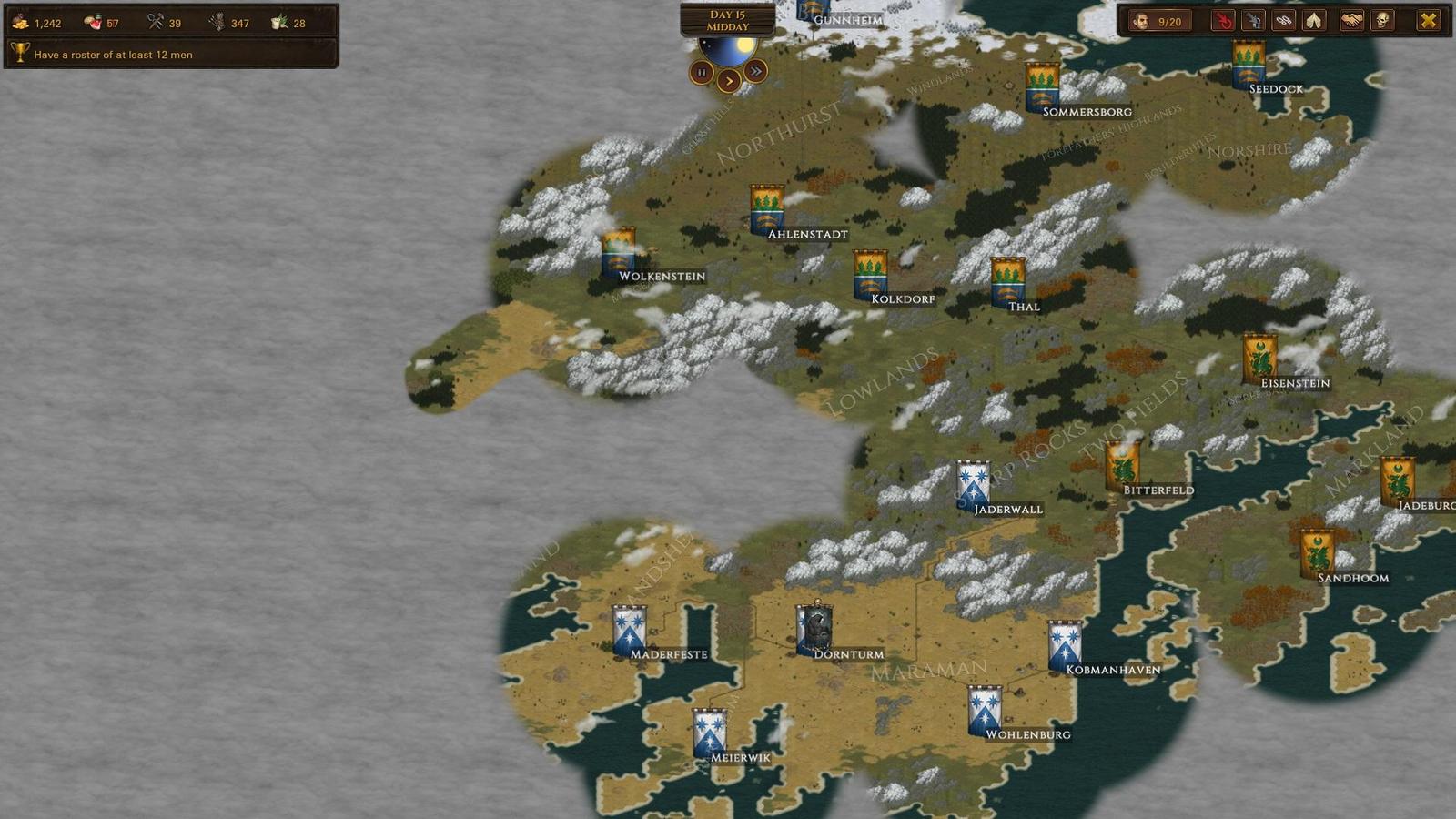
Task: Fast-forward time with double arrows
Action: pyautogui.click(x=754, y=73)
